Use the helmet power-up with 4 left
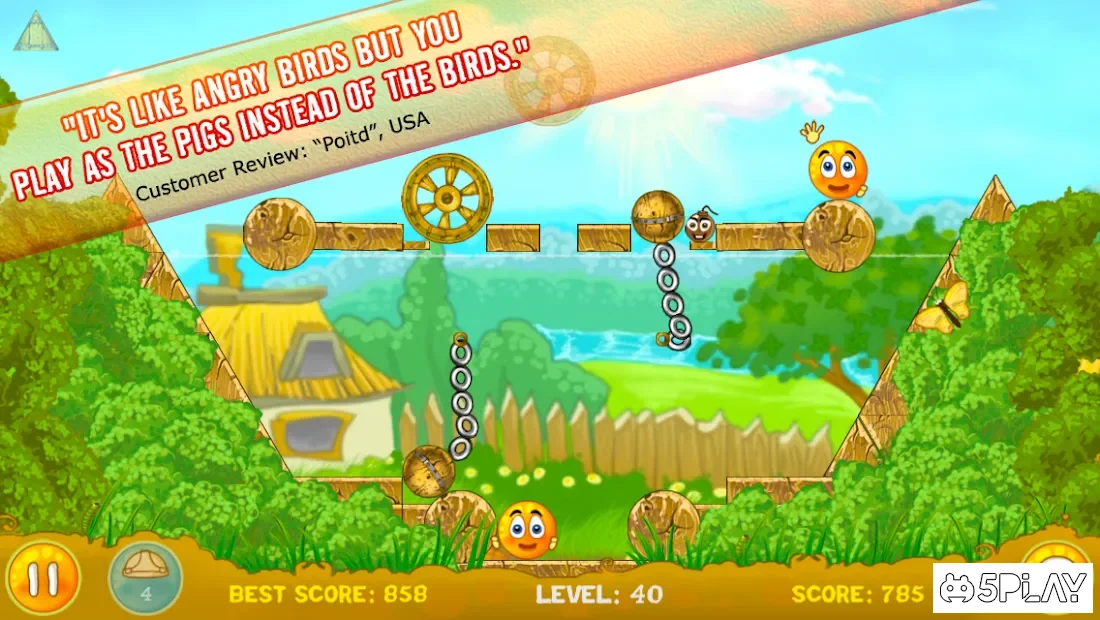The height and width of the screenshot is (620, 1100). pos(145,579)
